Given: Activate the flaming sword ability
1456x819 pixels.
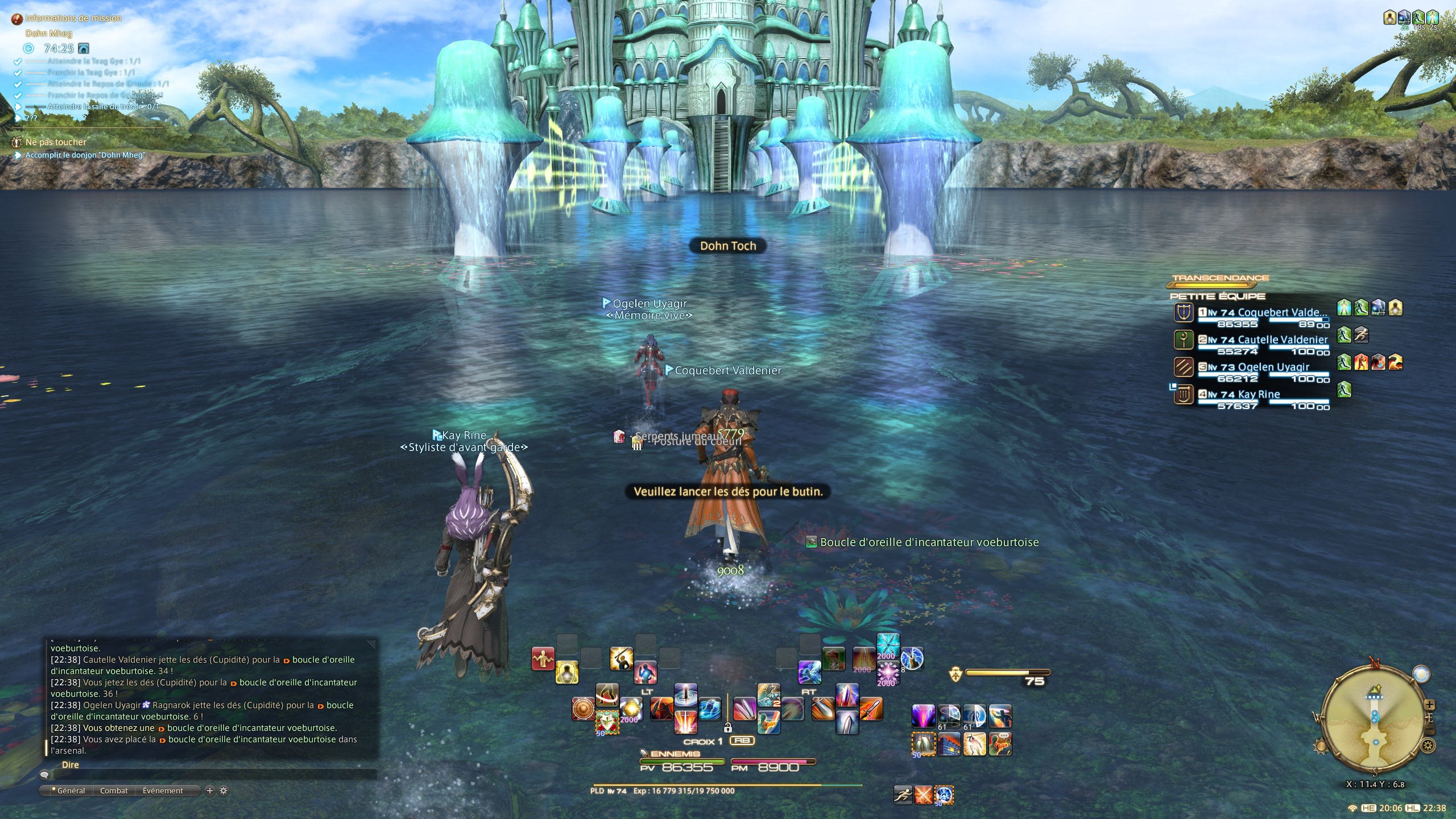Looking at the screenshot, I should (871, 709).
